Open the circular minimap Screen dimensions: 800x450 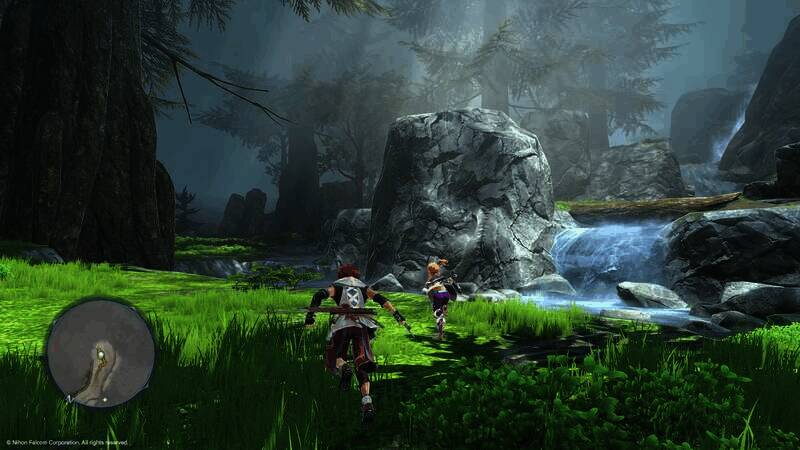(x=100, y=353)
